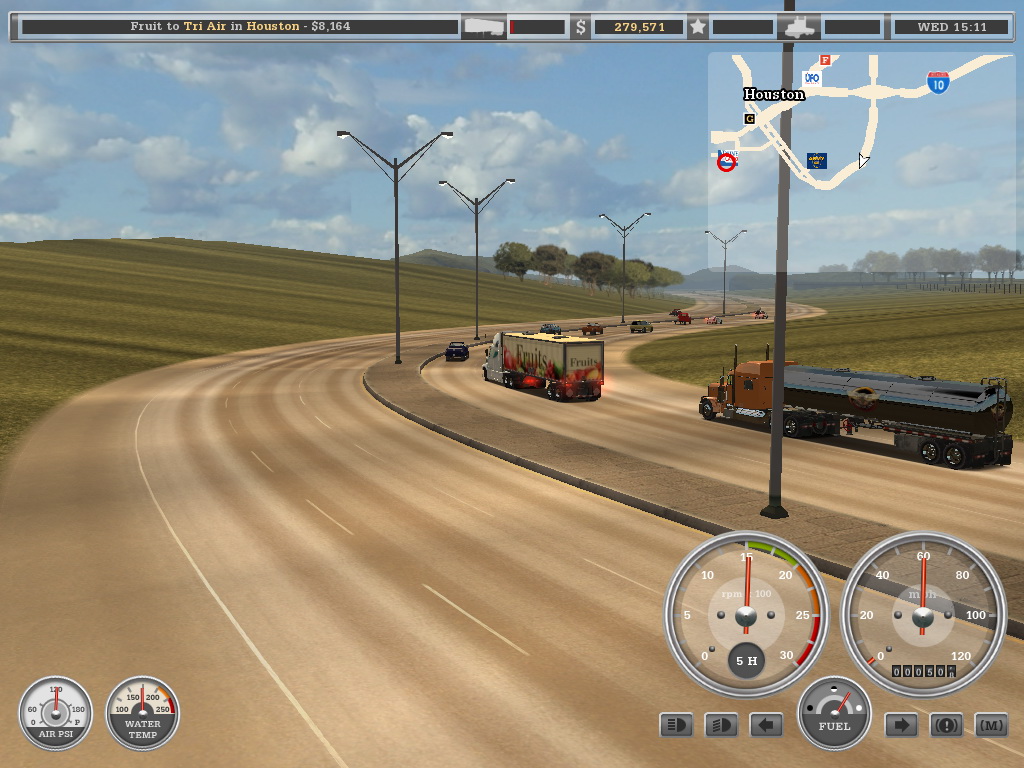The width and height of the screenshot is (1024, 768).
Task: Click the red F marker on the minimap
Action: (825, 60)
